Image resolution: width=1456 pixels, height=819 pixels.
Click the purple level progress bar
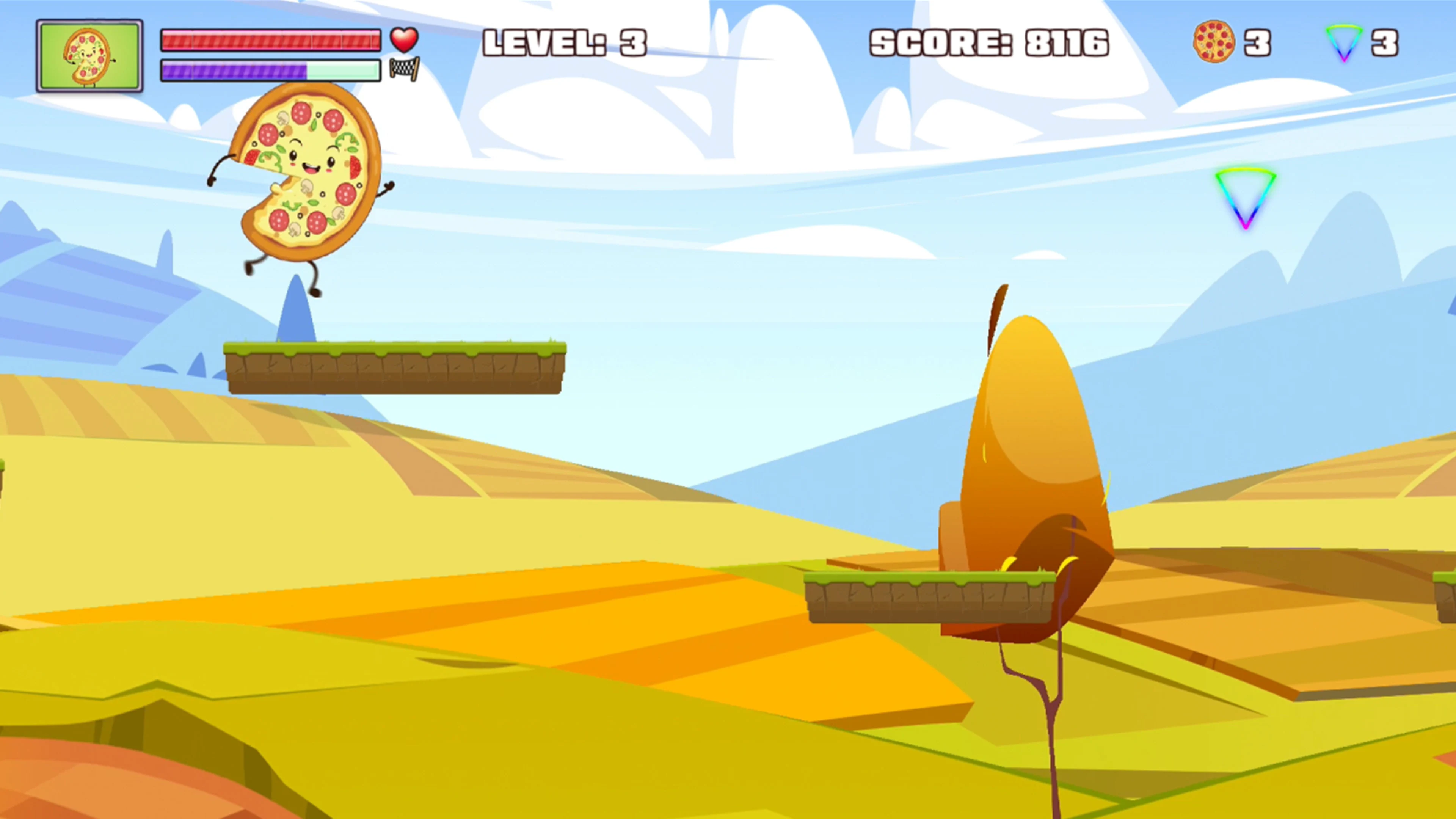270,71
